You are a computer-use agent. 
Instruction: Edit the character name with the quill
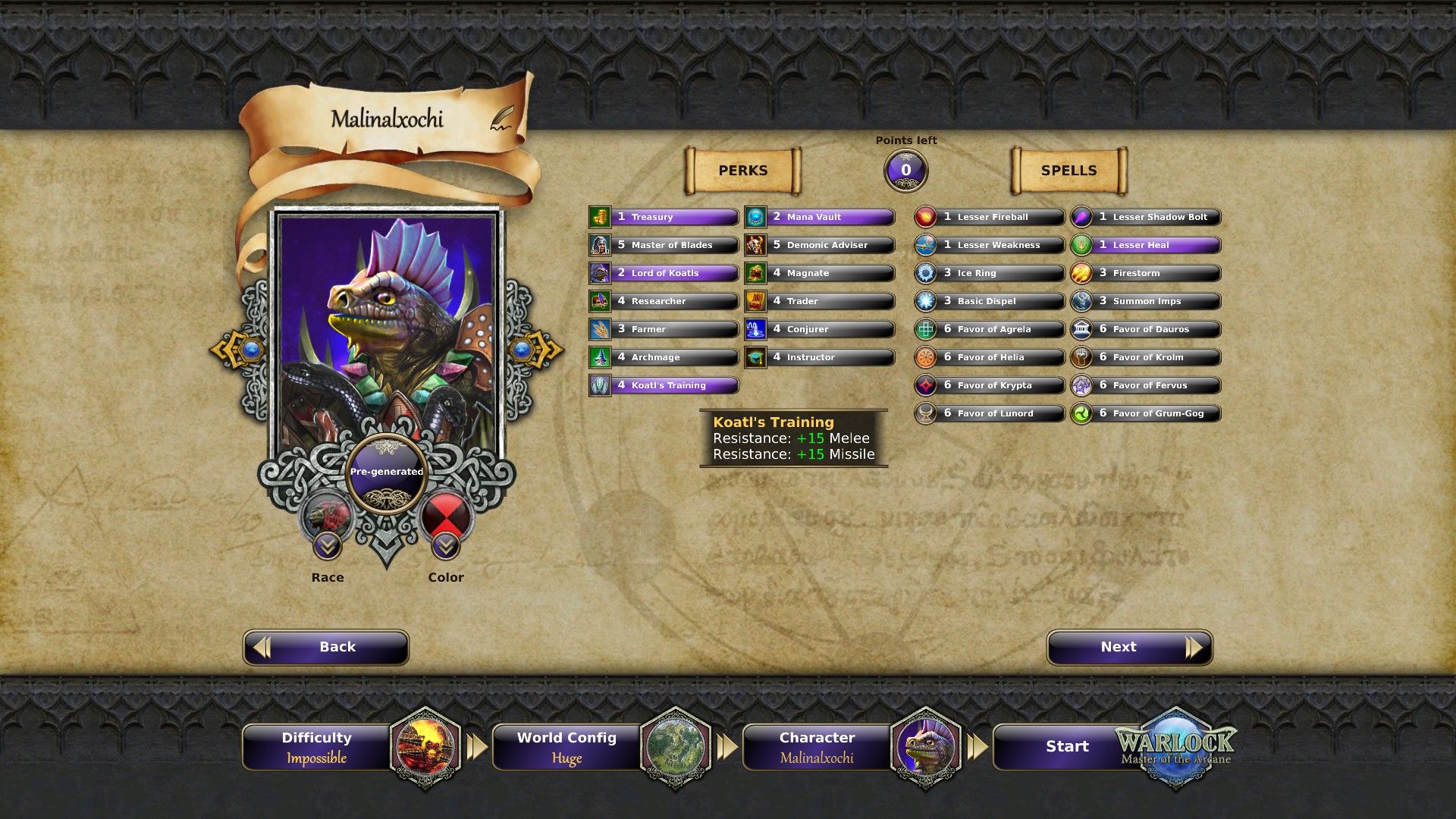click(x=501, y=118)
